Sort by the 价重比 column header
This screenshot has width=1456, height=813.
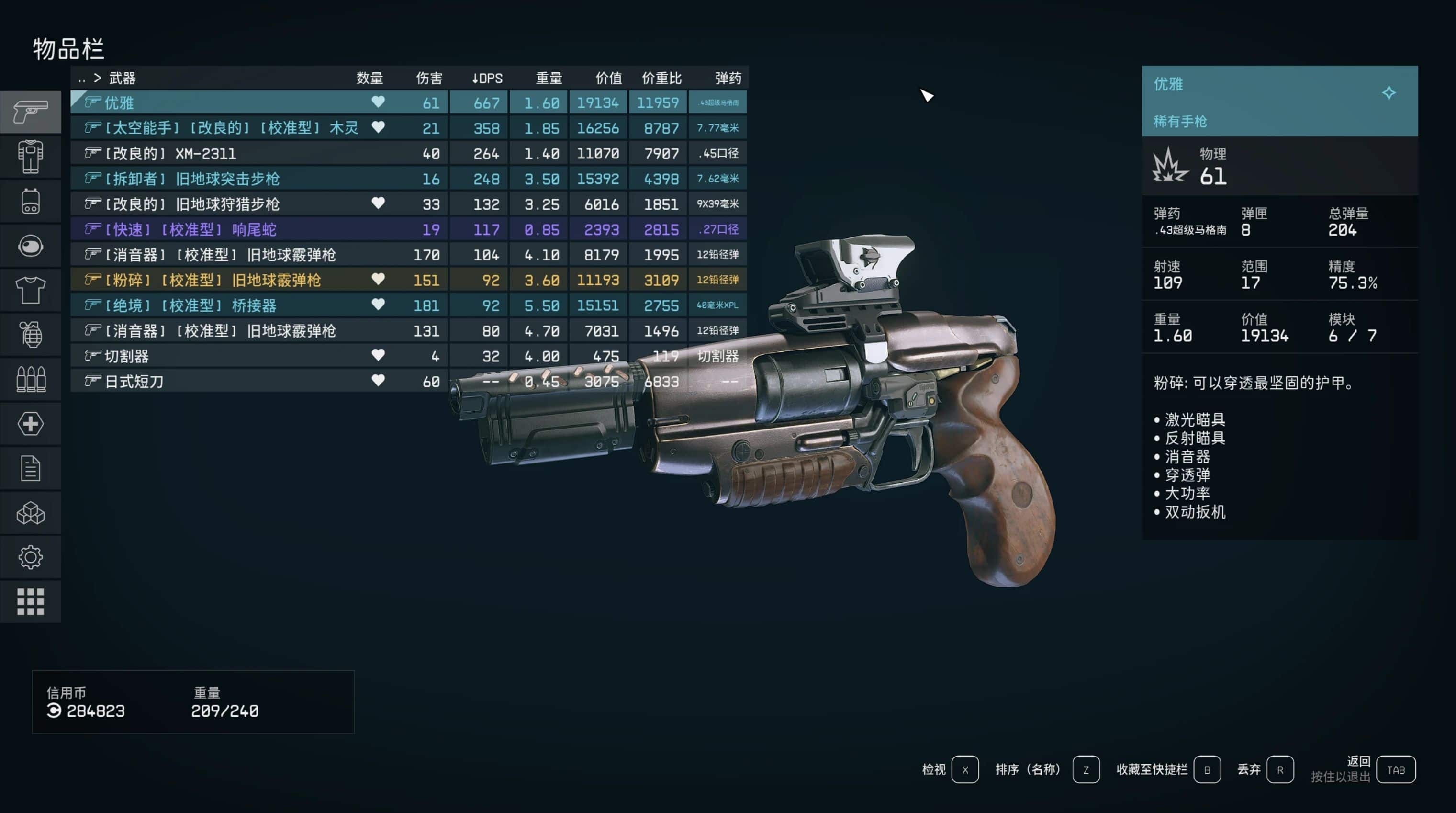click(x=661, y=78)
